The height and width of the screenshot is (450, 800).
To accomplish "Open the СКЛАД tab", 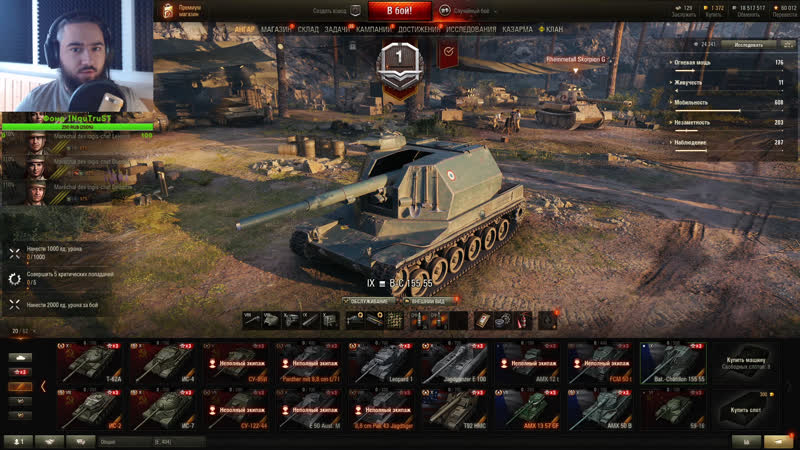I will (x=308, y=30).
